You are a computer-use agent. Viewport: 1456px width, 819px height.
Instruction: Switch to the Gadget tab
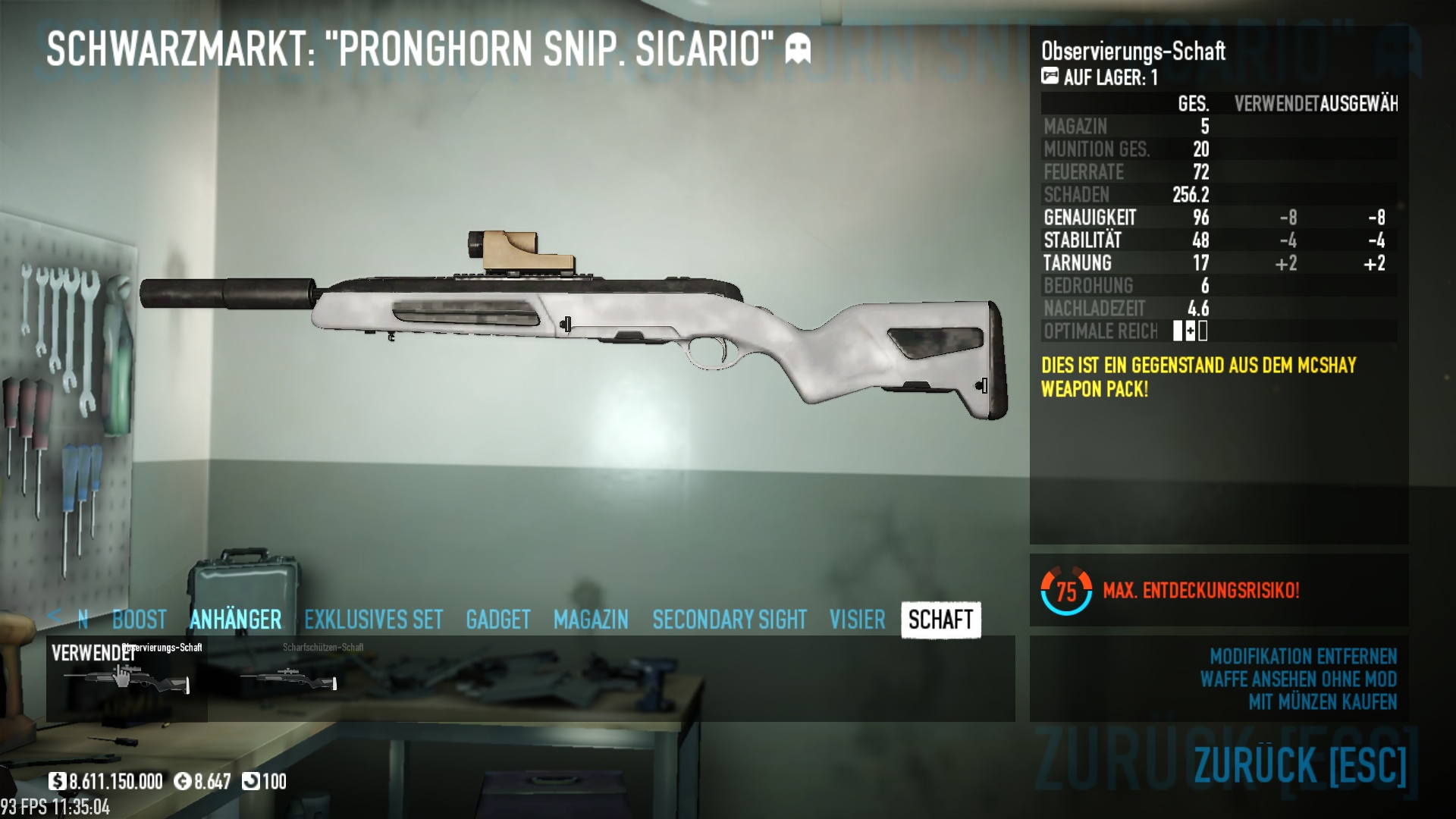click(497, 620)
